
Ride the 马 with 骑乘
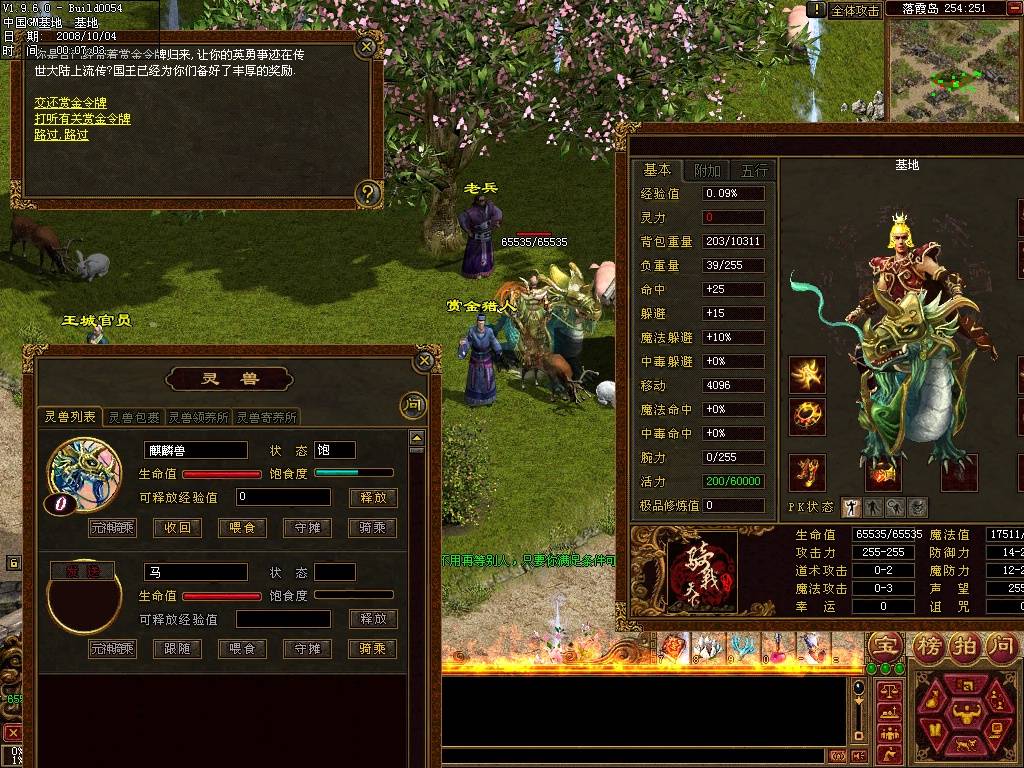pos(372,649)
